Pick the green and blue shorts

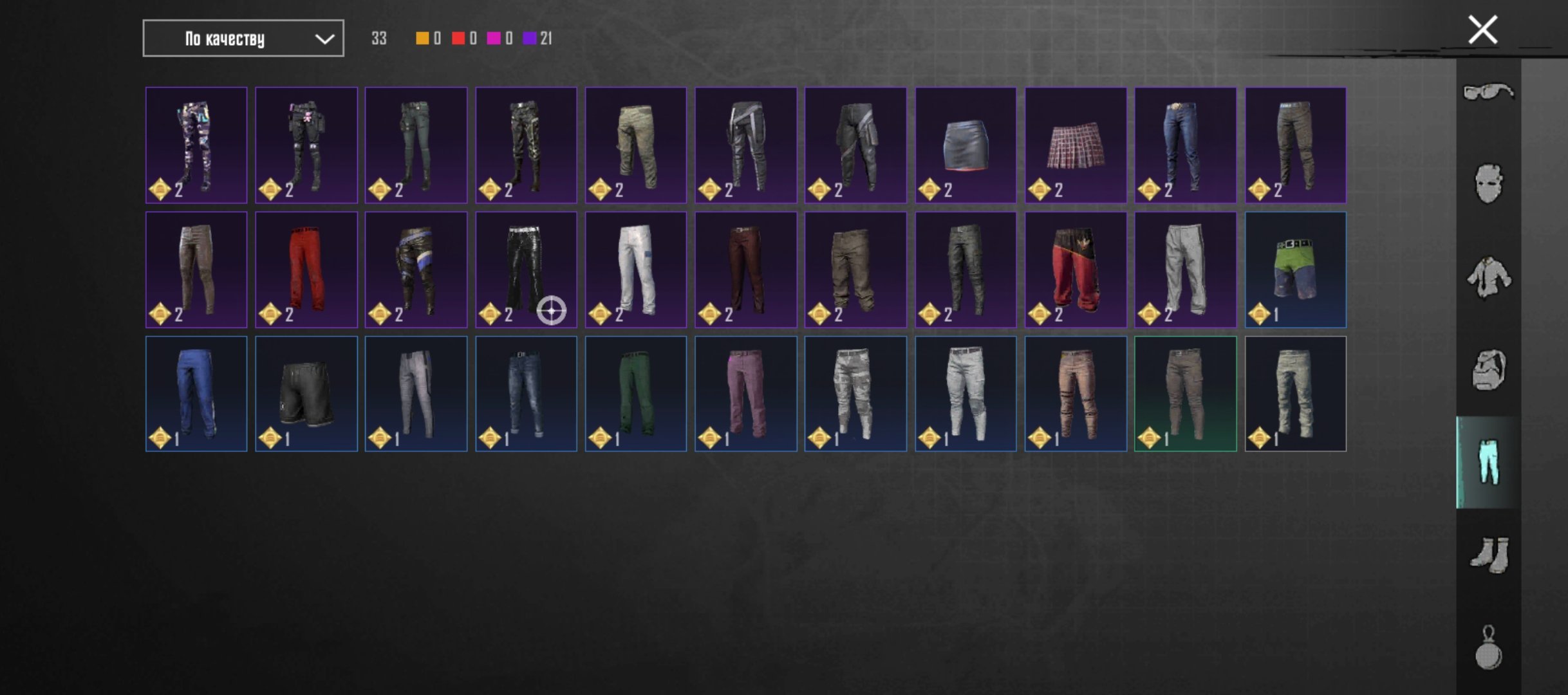[x=1295, y=270]
